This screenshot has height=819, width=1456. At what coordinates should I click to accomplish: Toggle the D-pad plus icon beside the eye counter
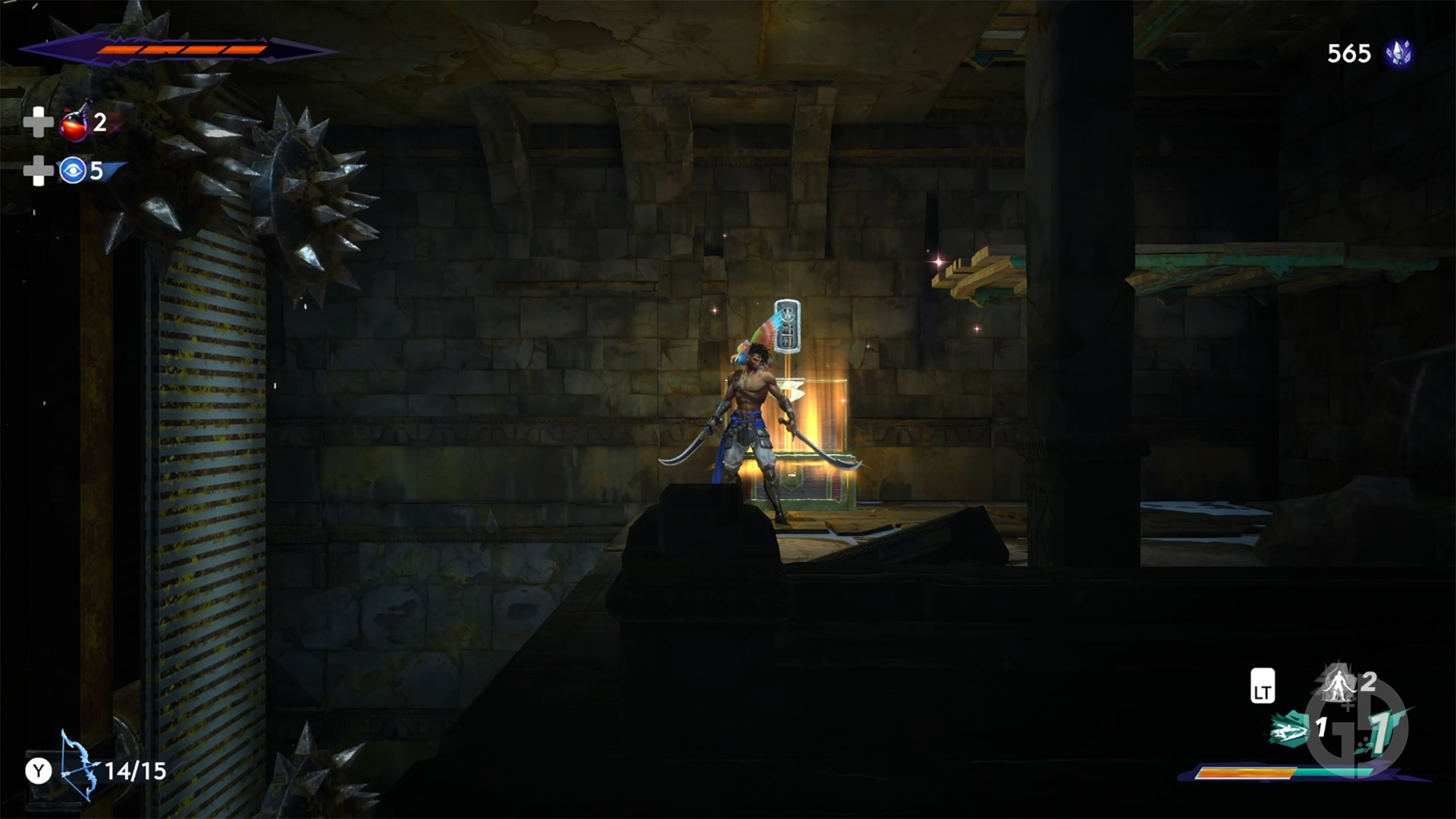pyautogui.click(x=37, y=171)
